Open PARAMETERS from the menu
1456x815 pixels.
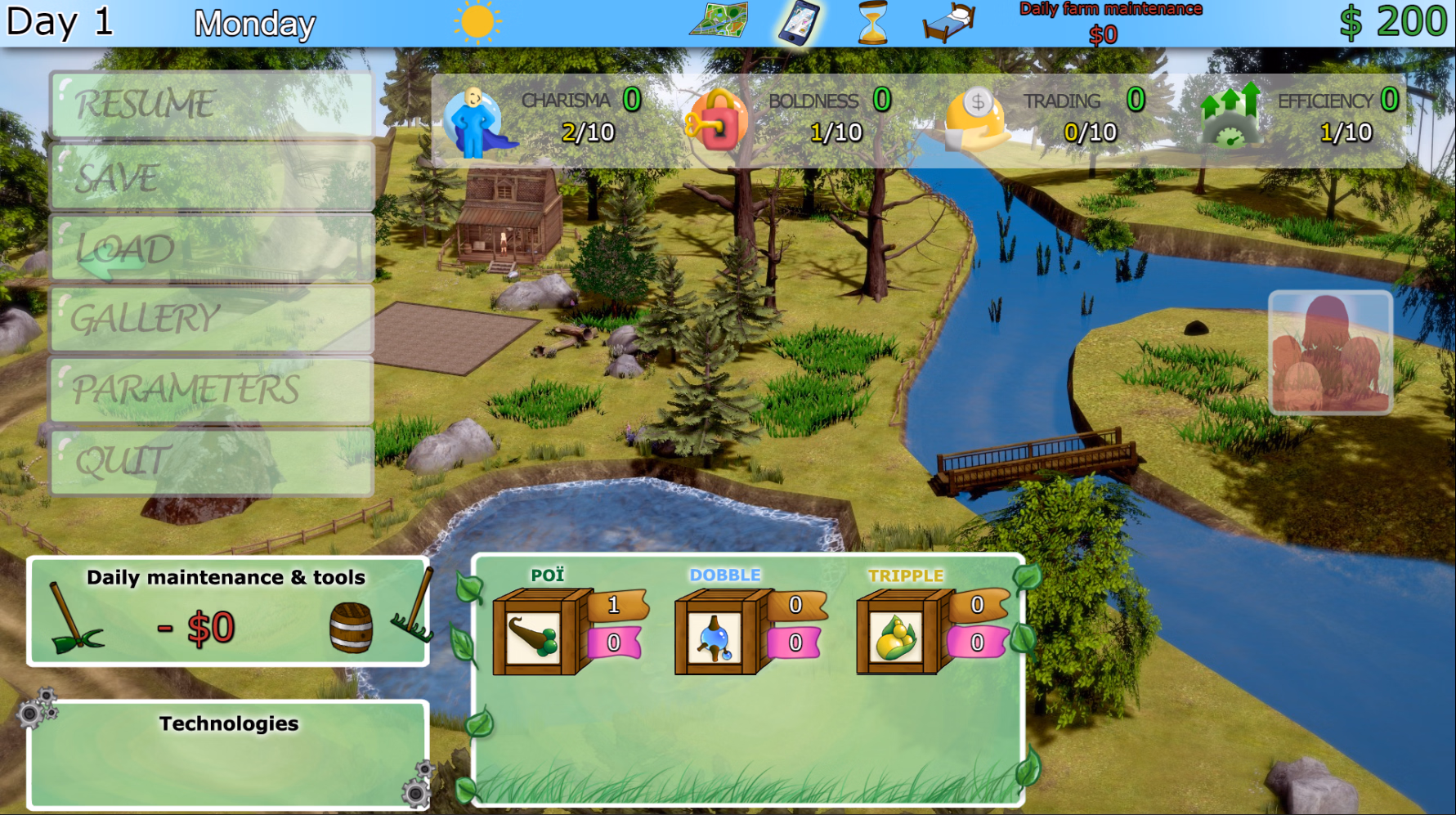click(213, 391)
